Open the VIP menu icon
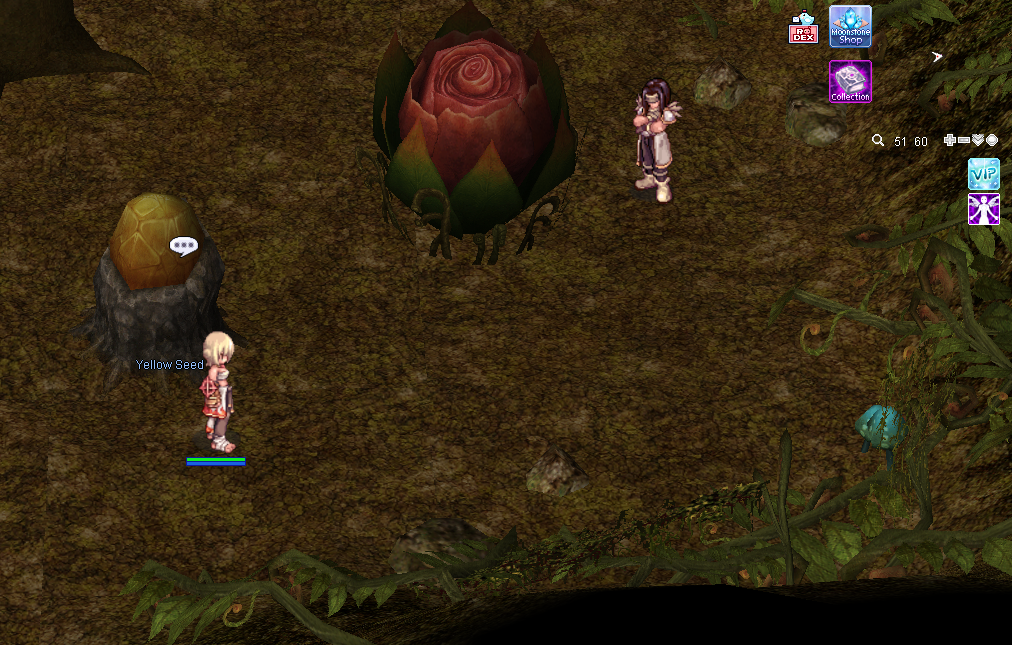Image resolution: width=1012 pixels, height=645 pixels. pos(984,174)
